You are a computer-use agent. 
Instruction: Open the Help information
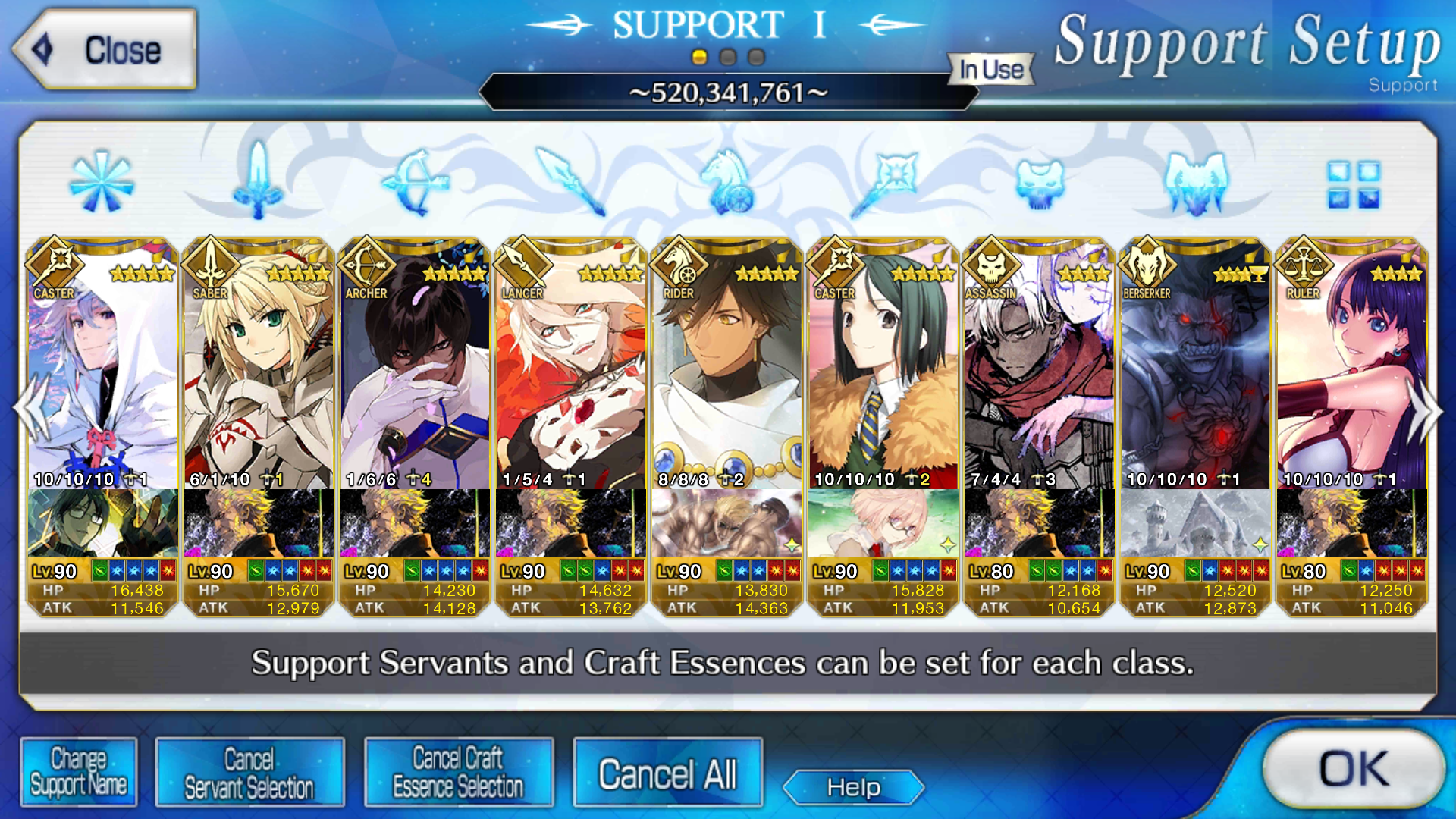(853, 787)
